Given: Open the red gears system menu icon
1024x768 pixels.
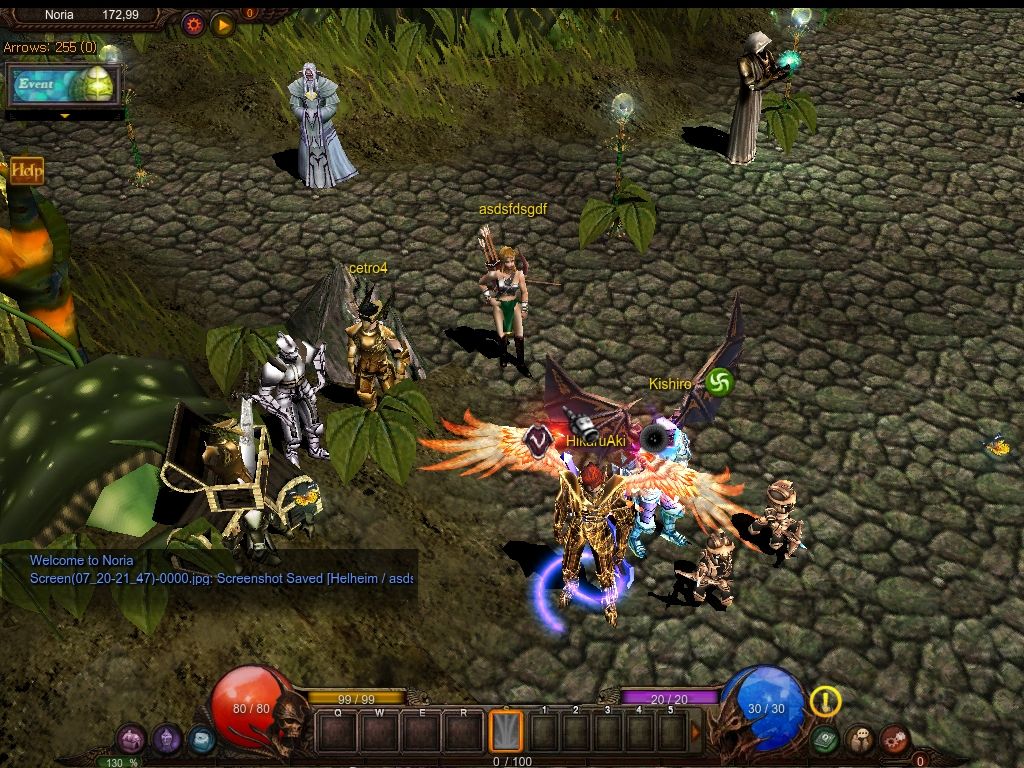Looking at the screenshot, I should click(x=894, y=740).
